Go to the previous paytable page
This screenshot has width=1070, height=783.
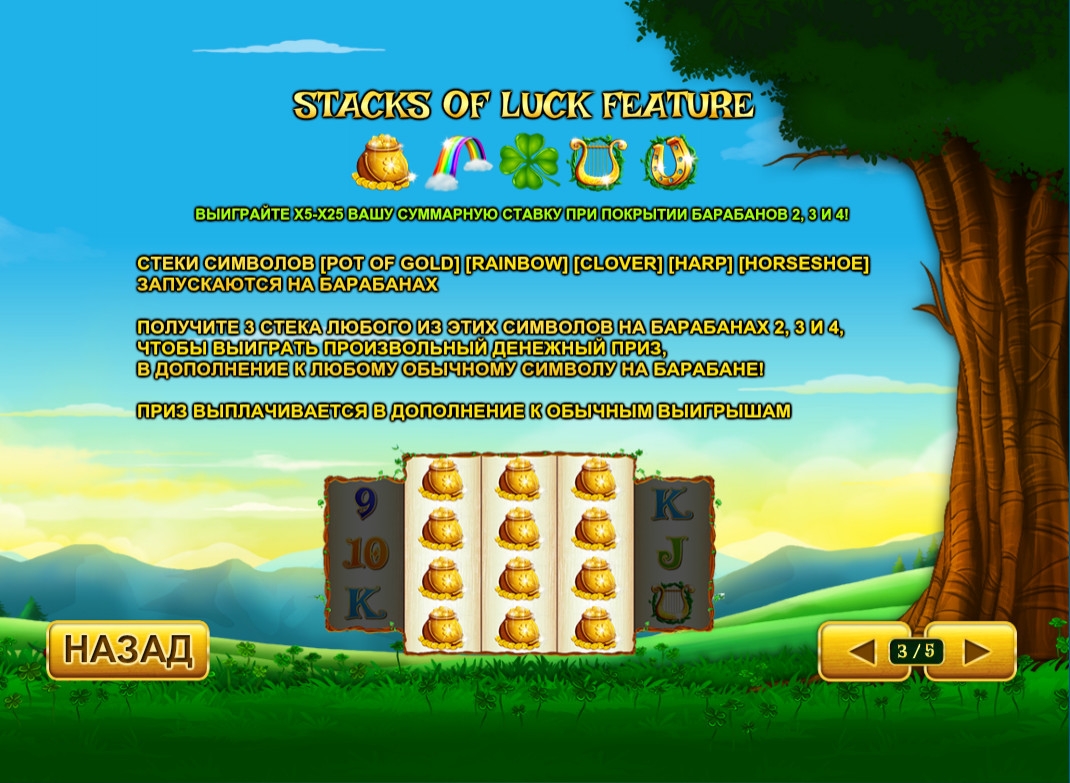[x=862, y=652]
